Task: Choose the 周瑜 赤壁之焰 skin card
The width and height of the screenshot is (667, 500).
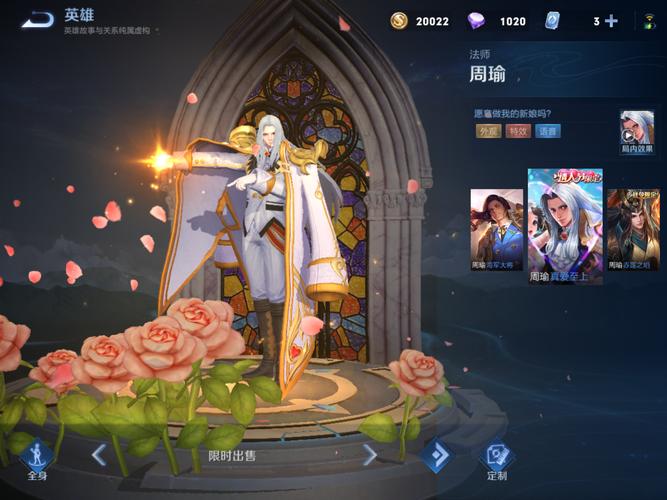Action: point(633,230)
